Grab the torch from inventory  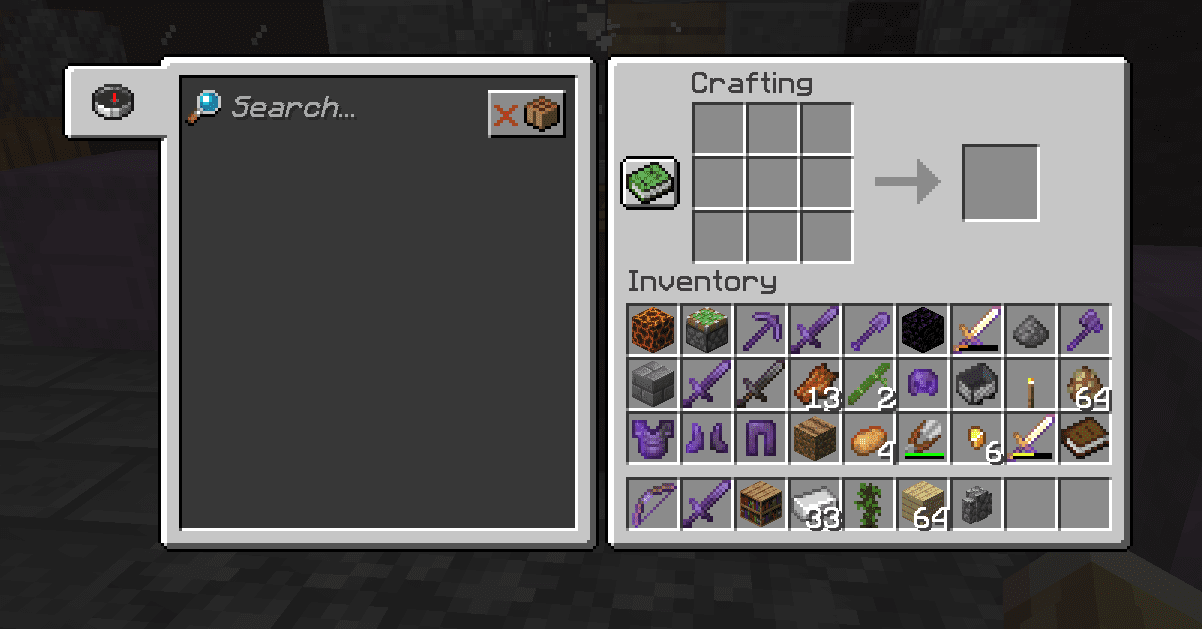click(1031, 384)
